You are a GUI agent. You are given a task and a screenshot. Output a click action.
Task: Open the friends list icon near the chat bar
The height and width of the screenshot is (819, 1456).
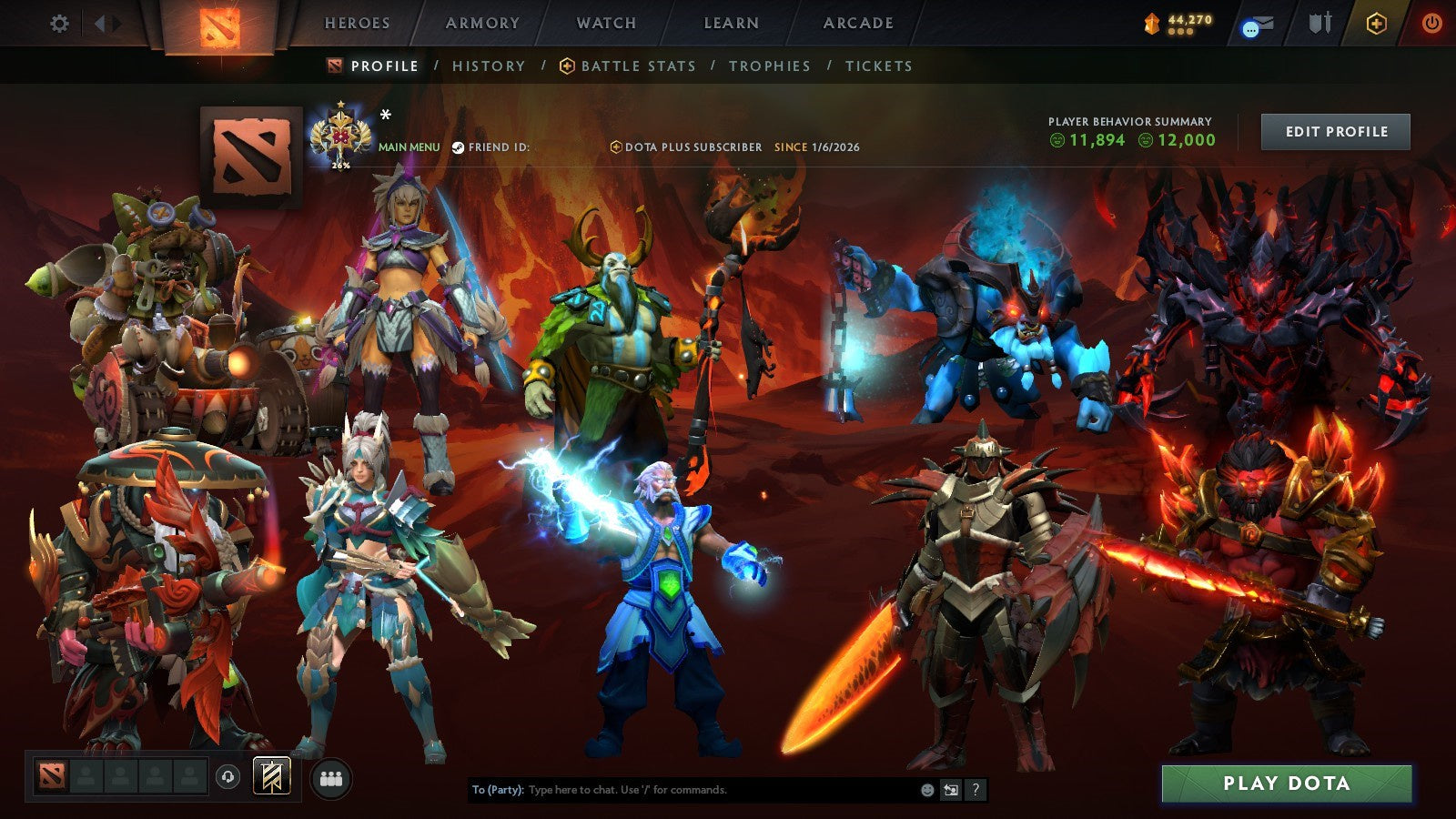pyautogui.click(x=332, y=775)
